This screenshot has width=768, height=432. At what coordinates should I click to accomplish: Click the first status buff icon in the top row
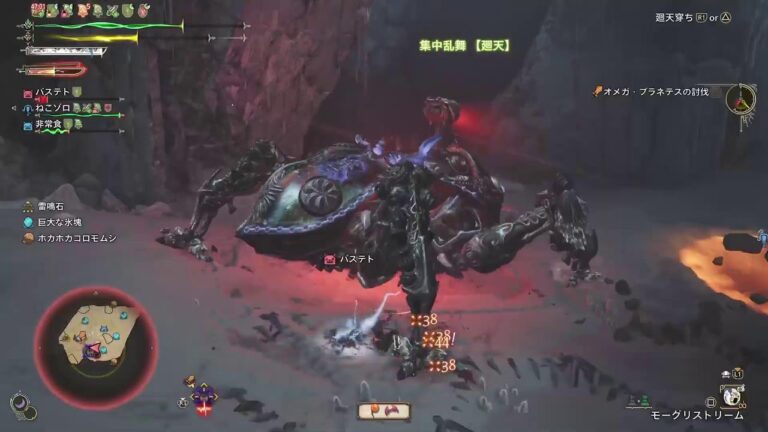point(38,9)
